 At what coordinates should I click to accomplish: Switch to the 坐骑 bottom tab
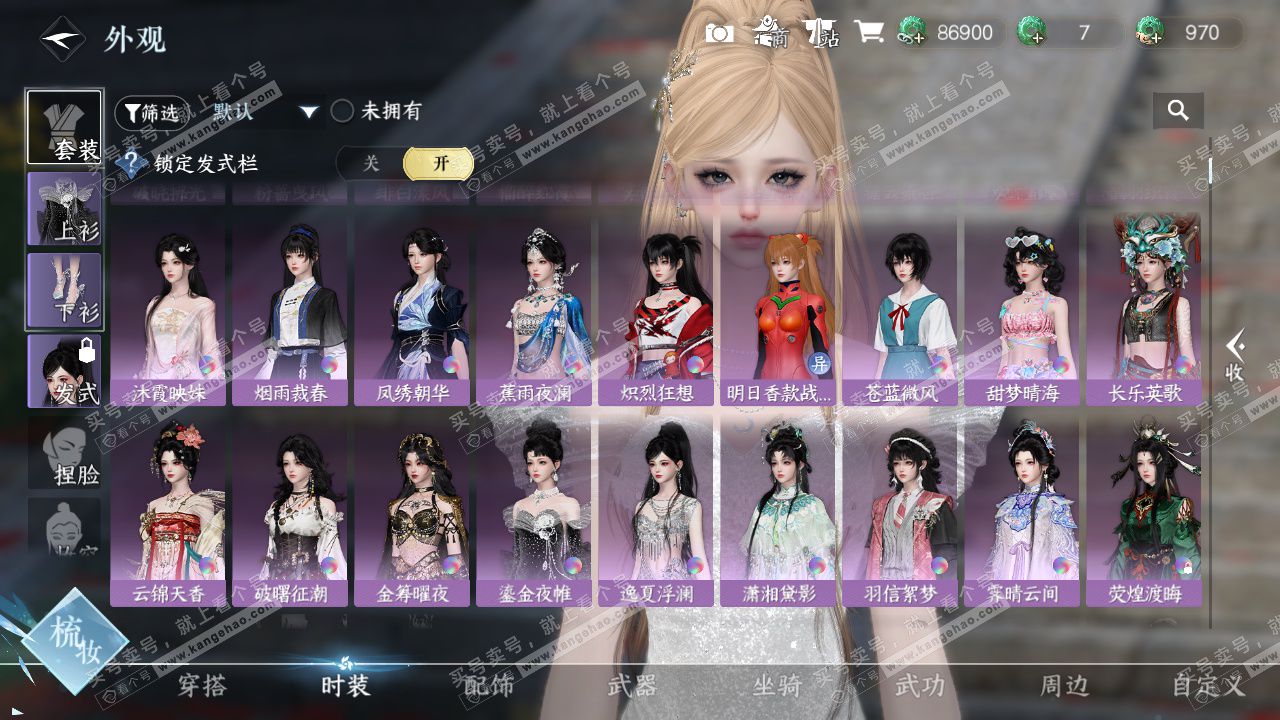point(777,686)
